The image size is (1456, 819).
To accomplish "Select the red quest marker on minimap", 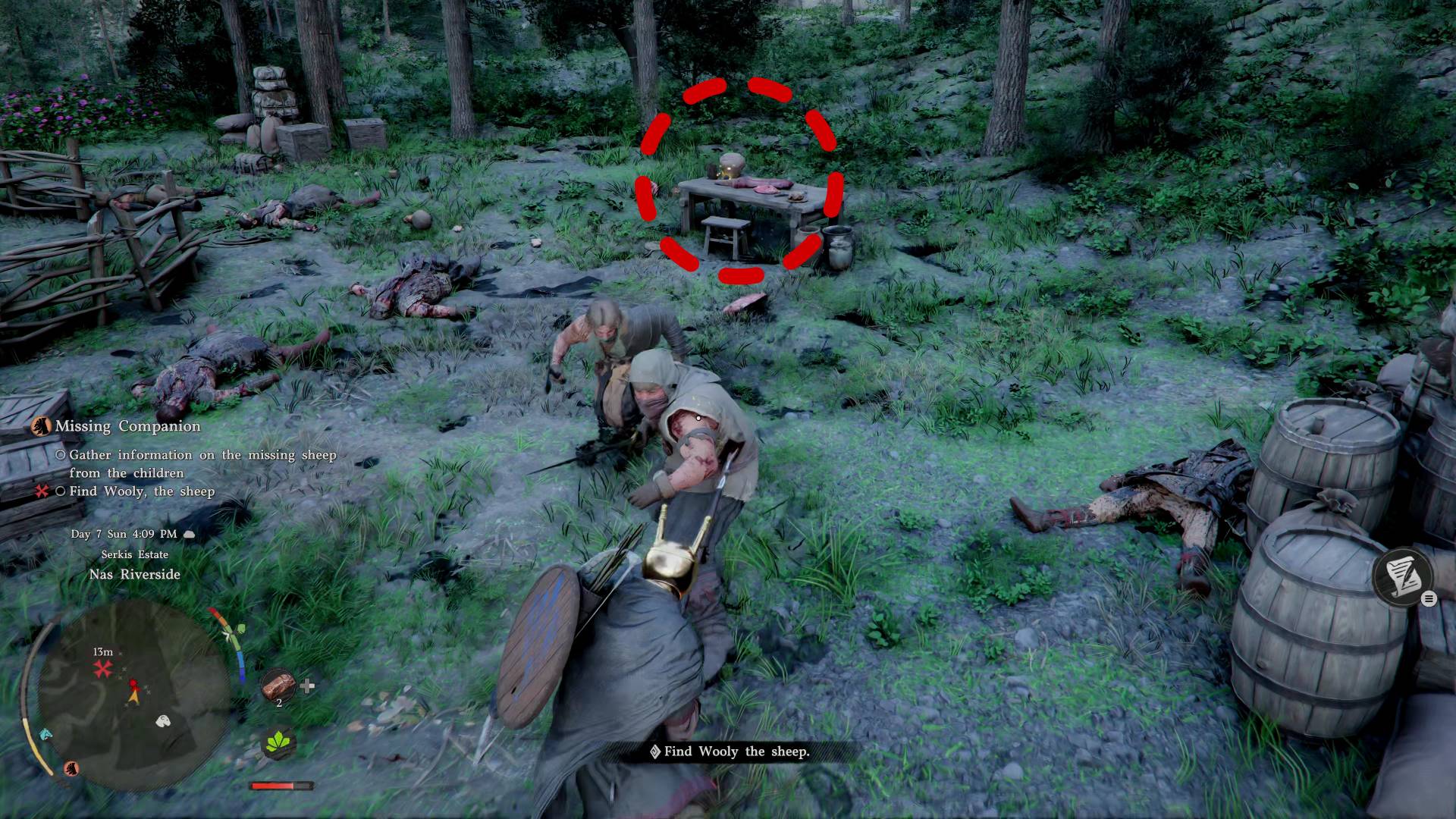I will point(102,669).
